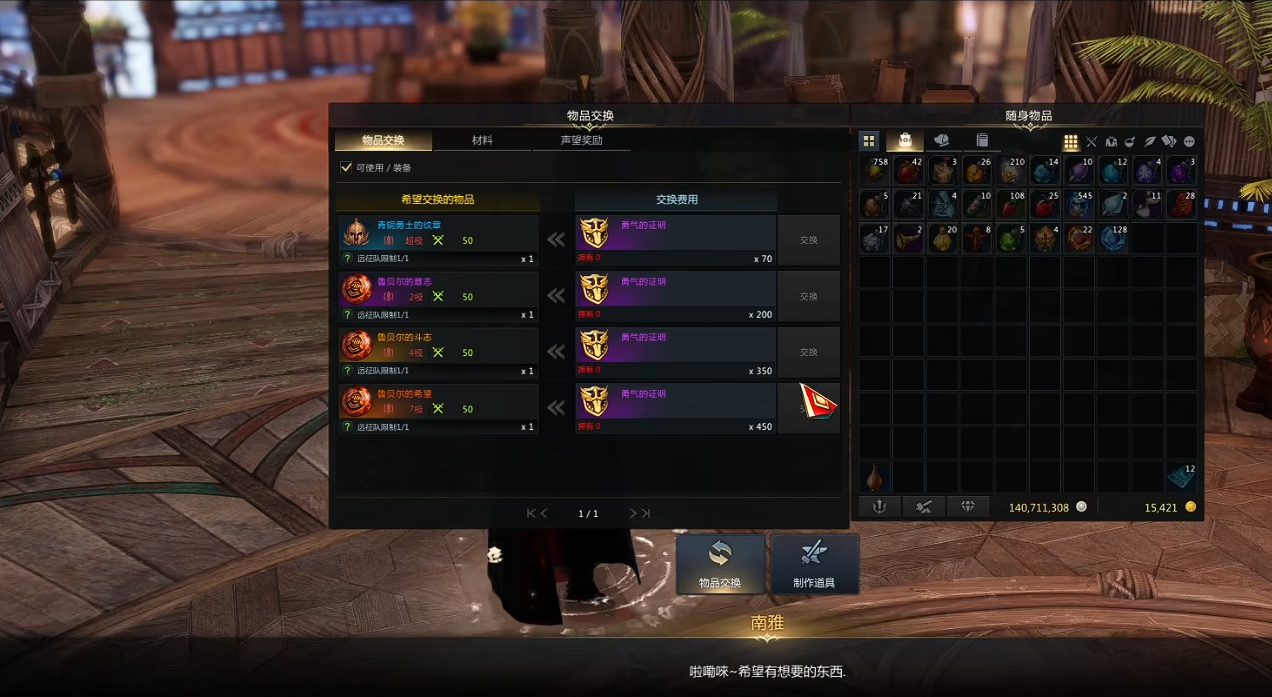Click 交换 for the 鲁贝尔的意志 row
The width and height of the screenshot is (1272, 697).
(x=808, y=296)
